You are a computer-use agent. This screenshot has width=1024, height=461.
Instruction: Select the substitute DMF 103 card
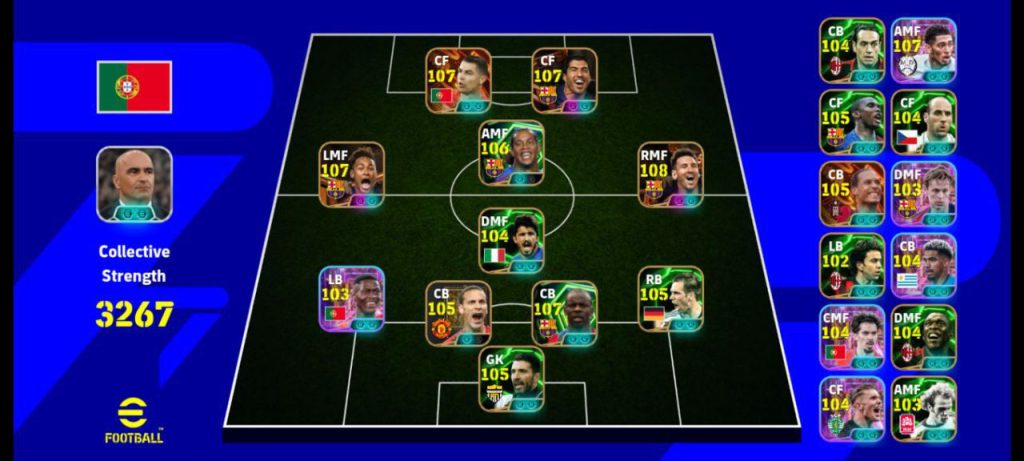coord(923,194)
